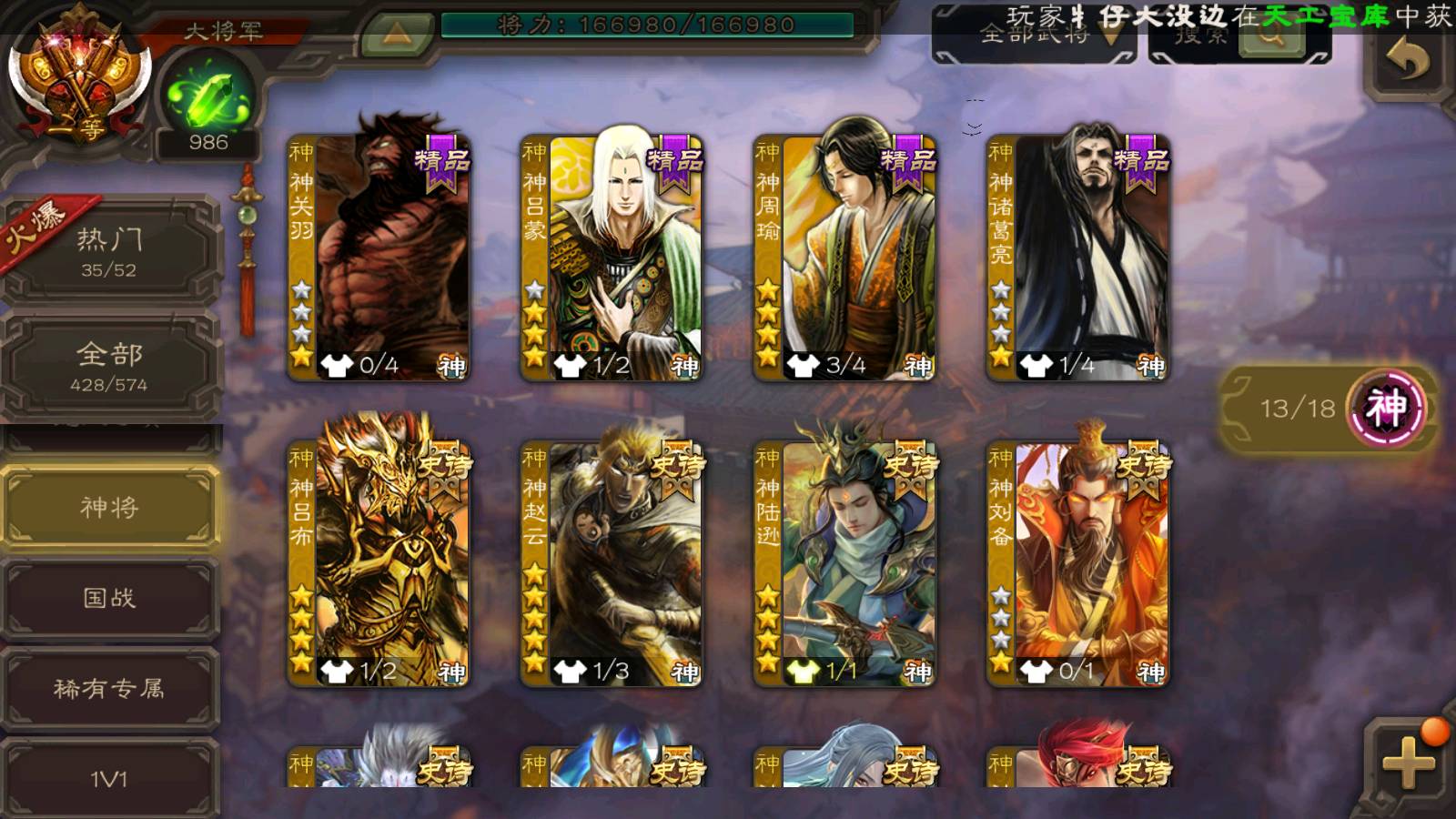Choose the 神陆逊 hero card
This screenshot has width=1456, height=819.
[845, 562]
